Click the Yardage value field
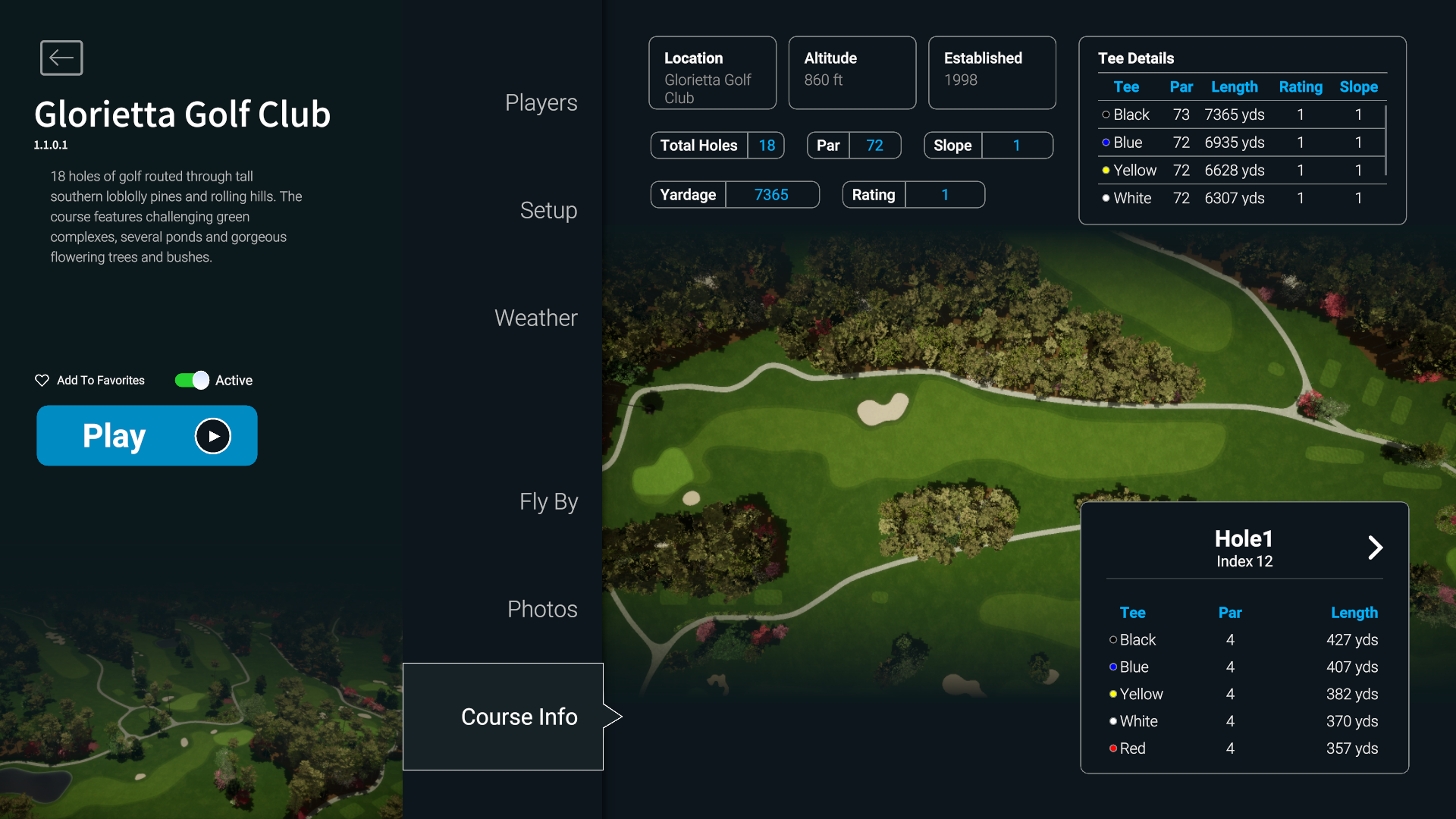 (772, 194)
